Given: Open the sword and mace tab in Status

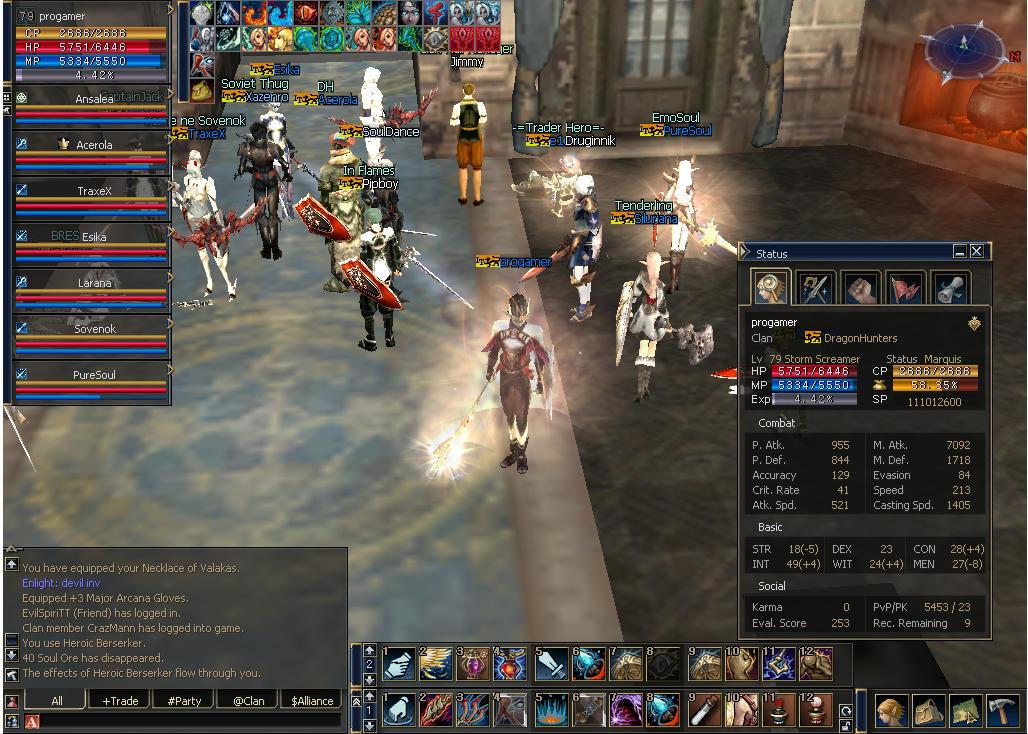Looking at the screenshot, I should point(815,288).
